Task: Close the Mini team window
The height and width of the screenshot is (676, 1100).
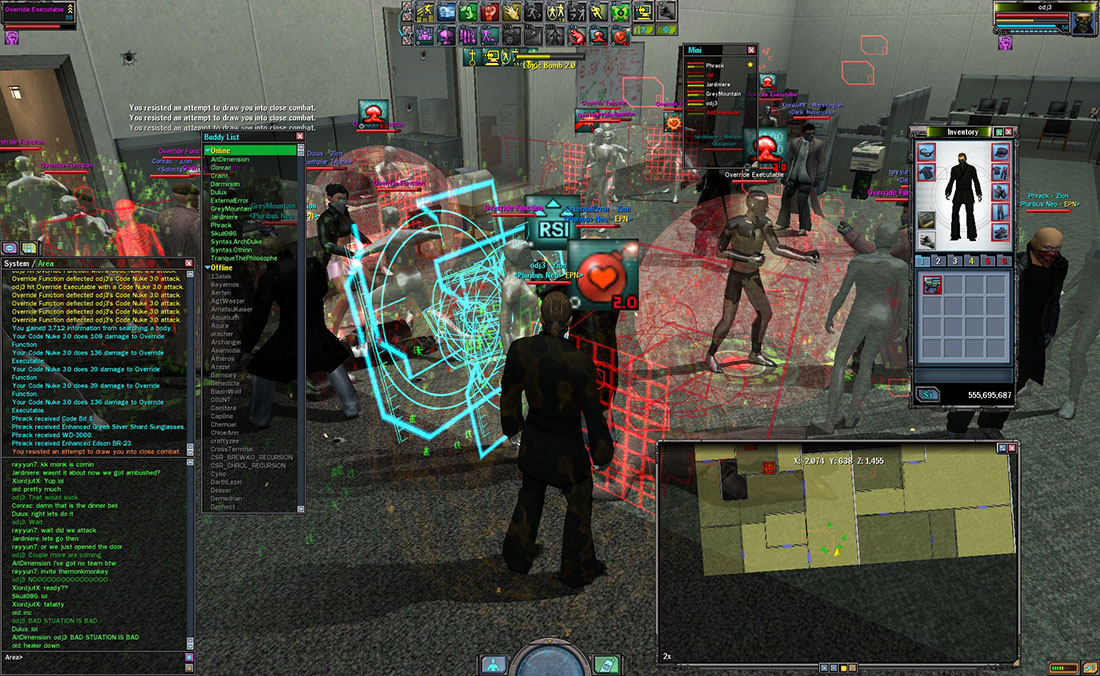Action: (x=751, y=49)
